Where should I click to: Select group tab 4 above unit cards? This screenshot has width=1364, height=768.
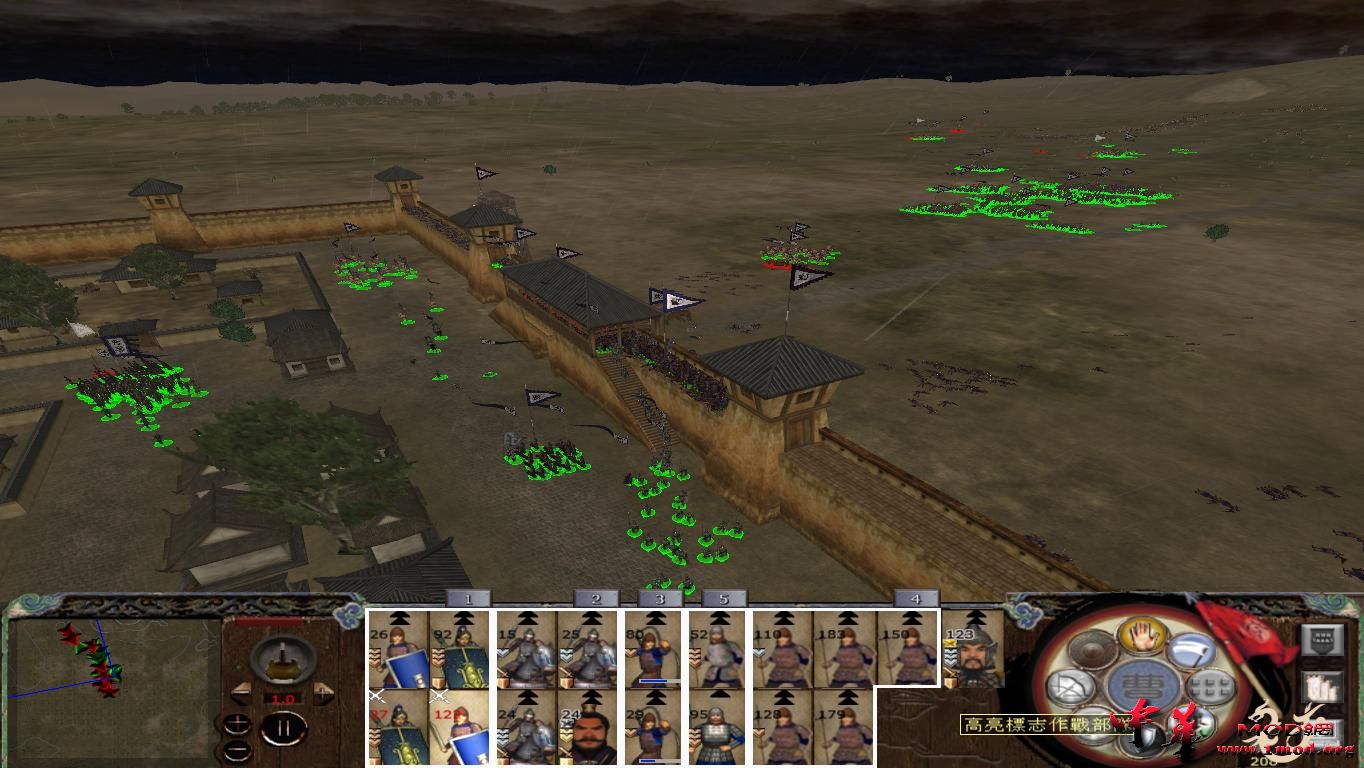(915, 600)
